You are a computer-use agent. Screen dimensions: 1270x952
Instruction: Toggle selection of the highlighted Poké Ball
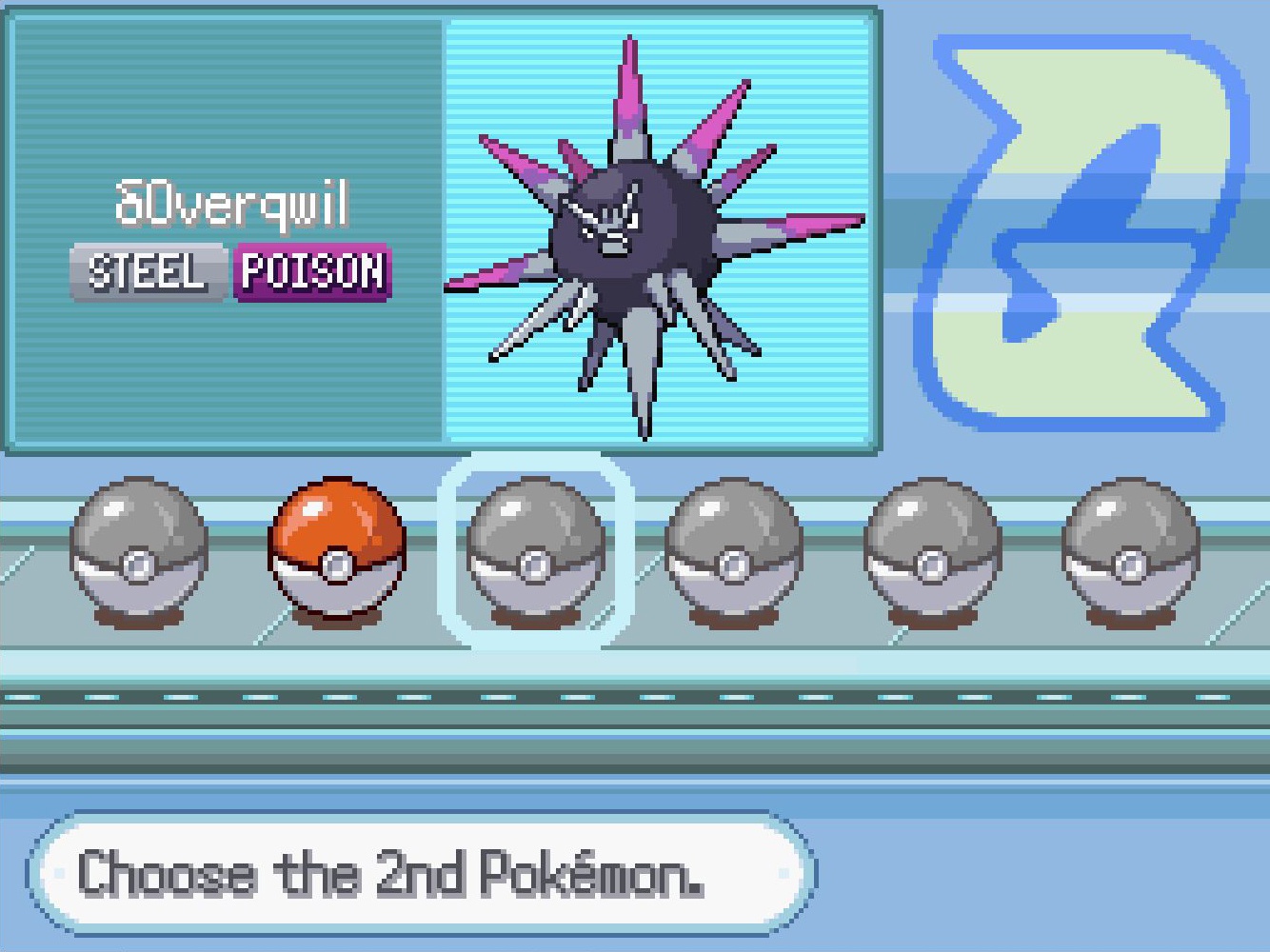(537, 557)
